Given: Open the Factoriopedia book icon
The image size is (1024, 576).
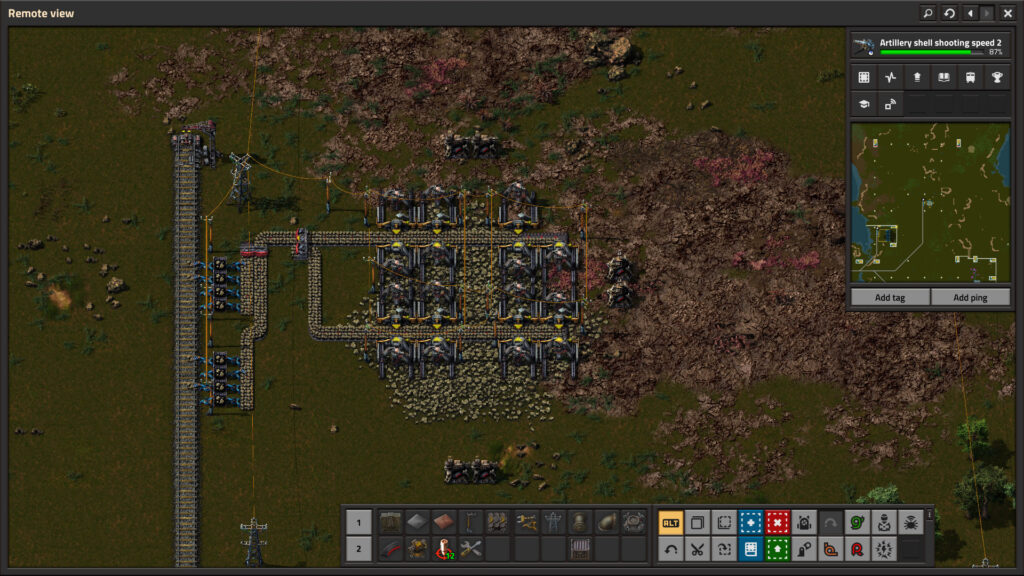Looking at the screenshot, I should coord(942,77).
